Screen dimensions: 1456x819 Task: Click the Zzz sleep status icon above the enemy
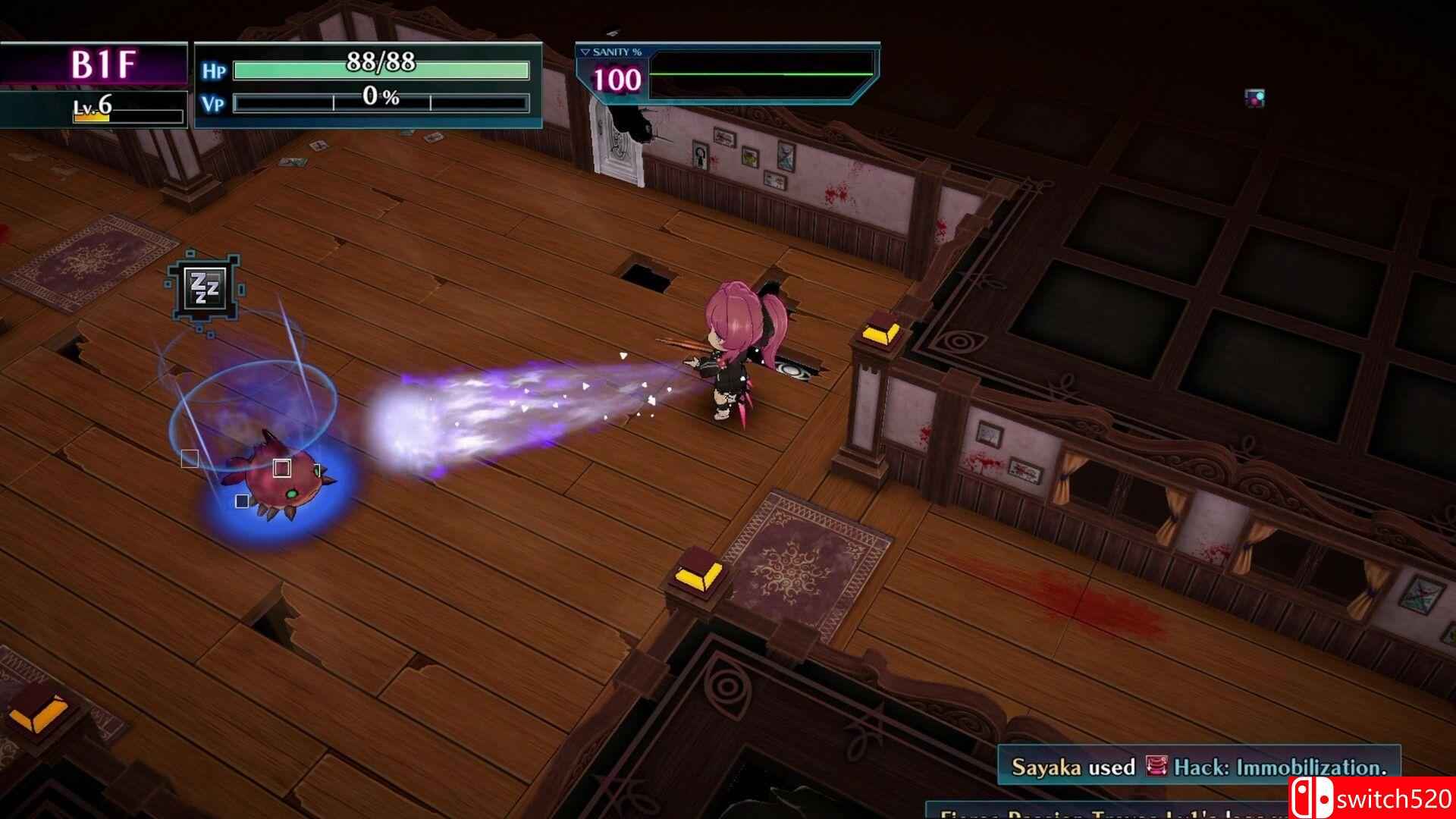pos(205,287)
